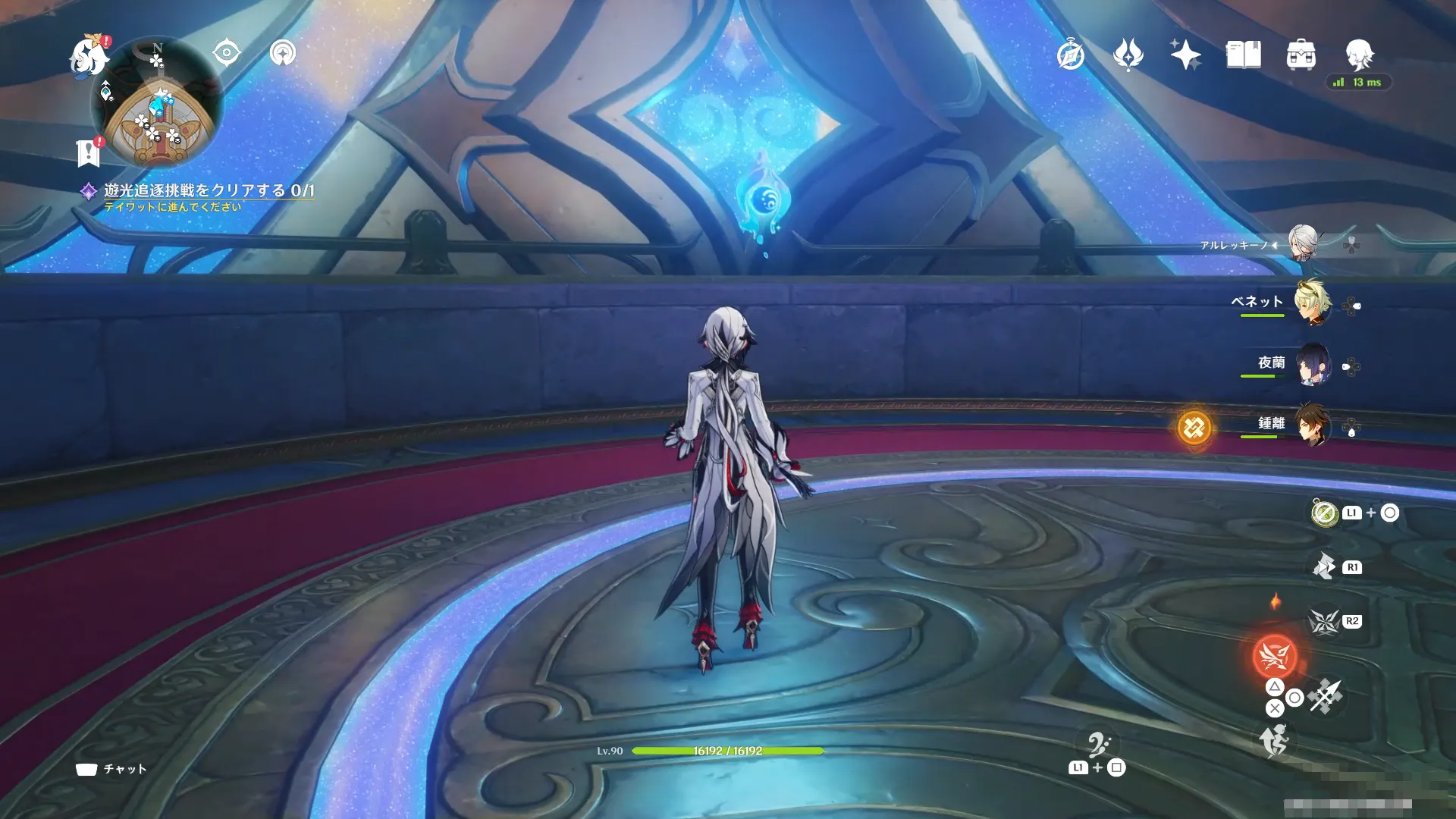Select the quest objective tracker text
Viewport: 1456px width, 819px height.
(209, 190)
